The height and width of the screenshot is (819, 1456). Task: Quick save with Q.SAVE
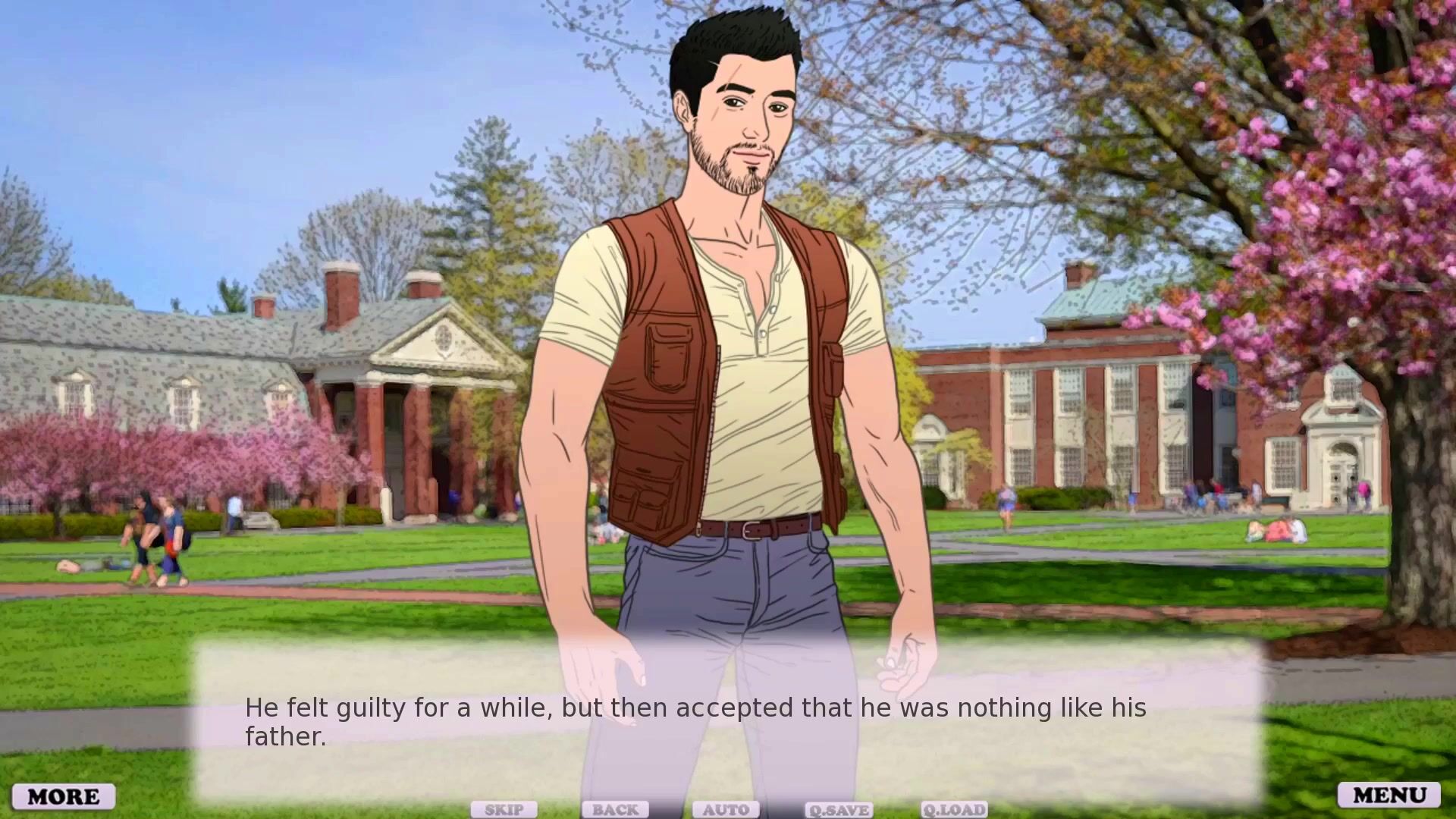pos(838,810)
